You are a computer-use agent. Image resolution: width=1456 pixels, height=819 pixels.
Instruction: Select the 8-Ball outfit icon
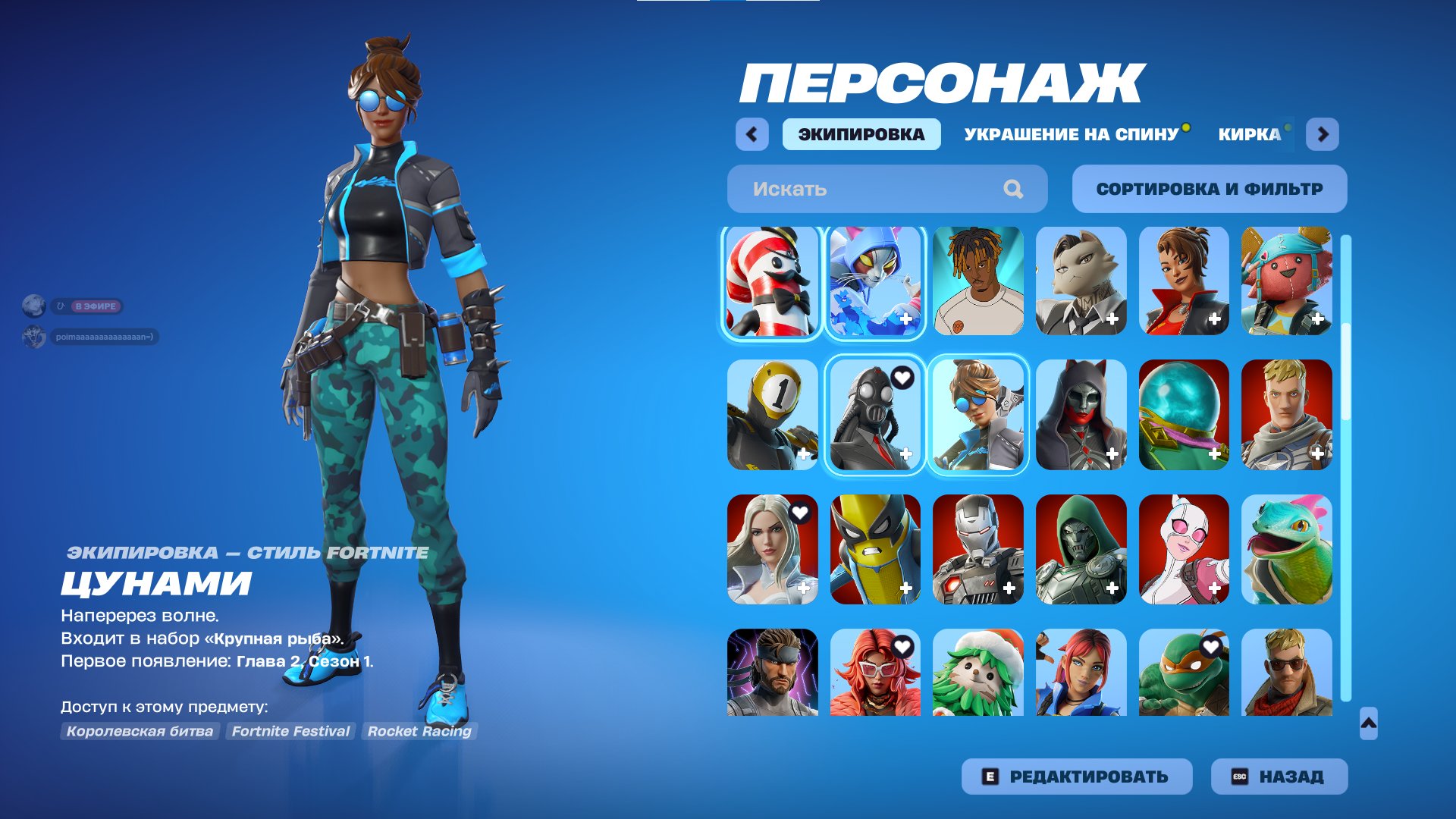pos(770,413)
